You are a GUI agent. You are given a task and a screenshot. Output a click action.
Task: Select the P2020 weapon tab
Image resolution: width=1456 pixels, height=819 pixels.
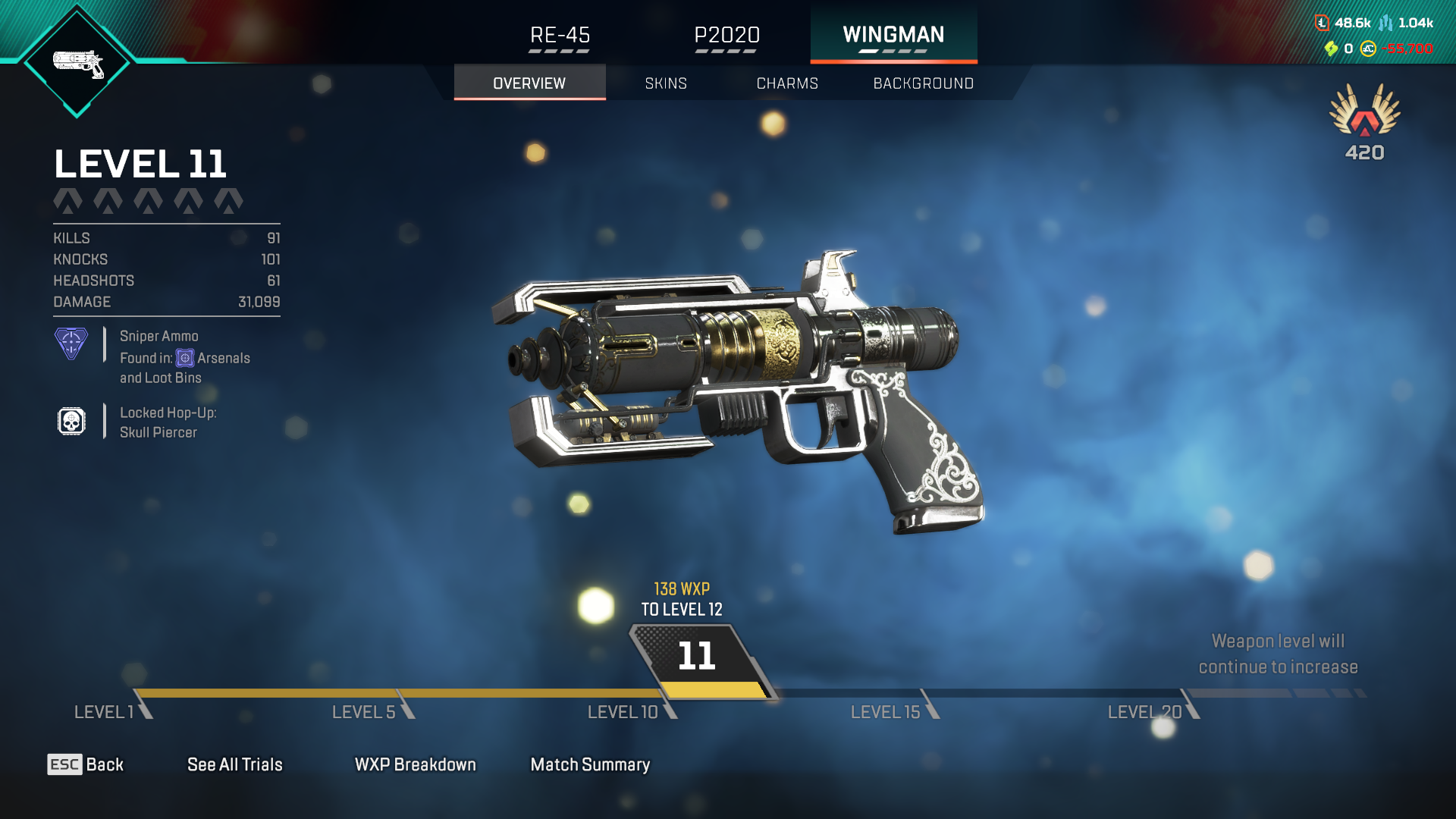tap(726, 36)
